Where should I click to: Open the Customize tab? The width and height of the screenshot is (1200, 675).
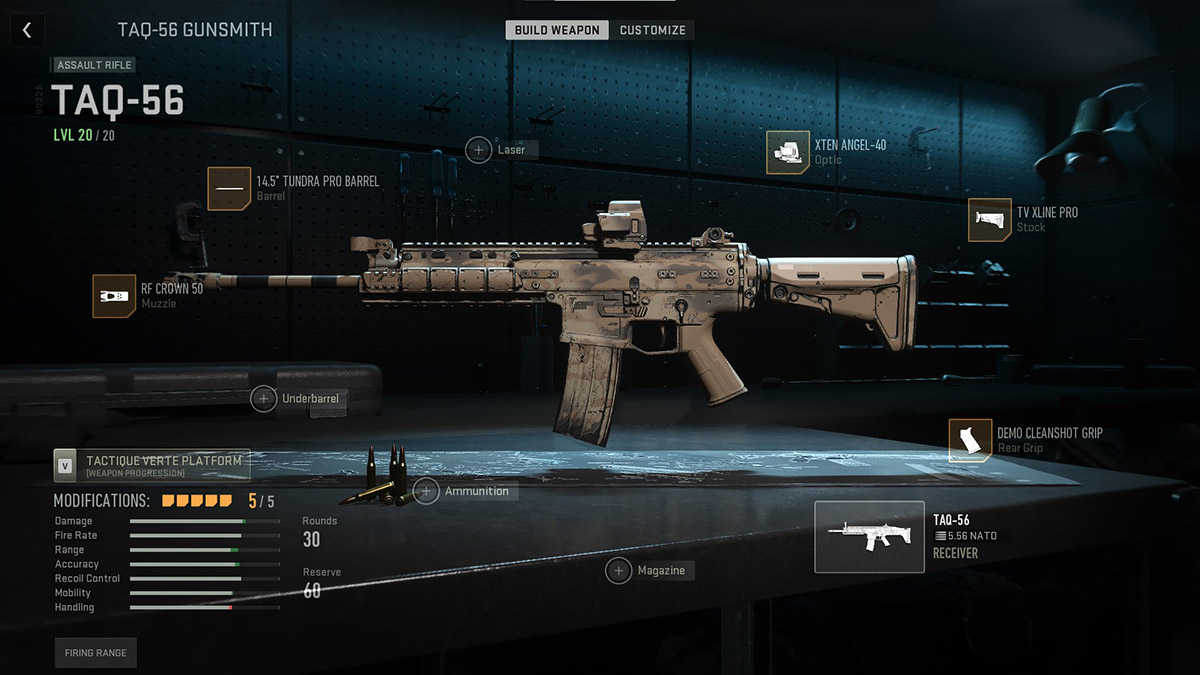652,30
